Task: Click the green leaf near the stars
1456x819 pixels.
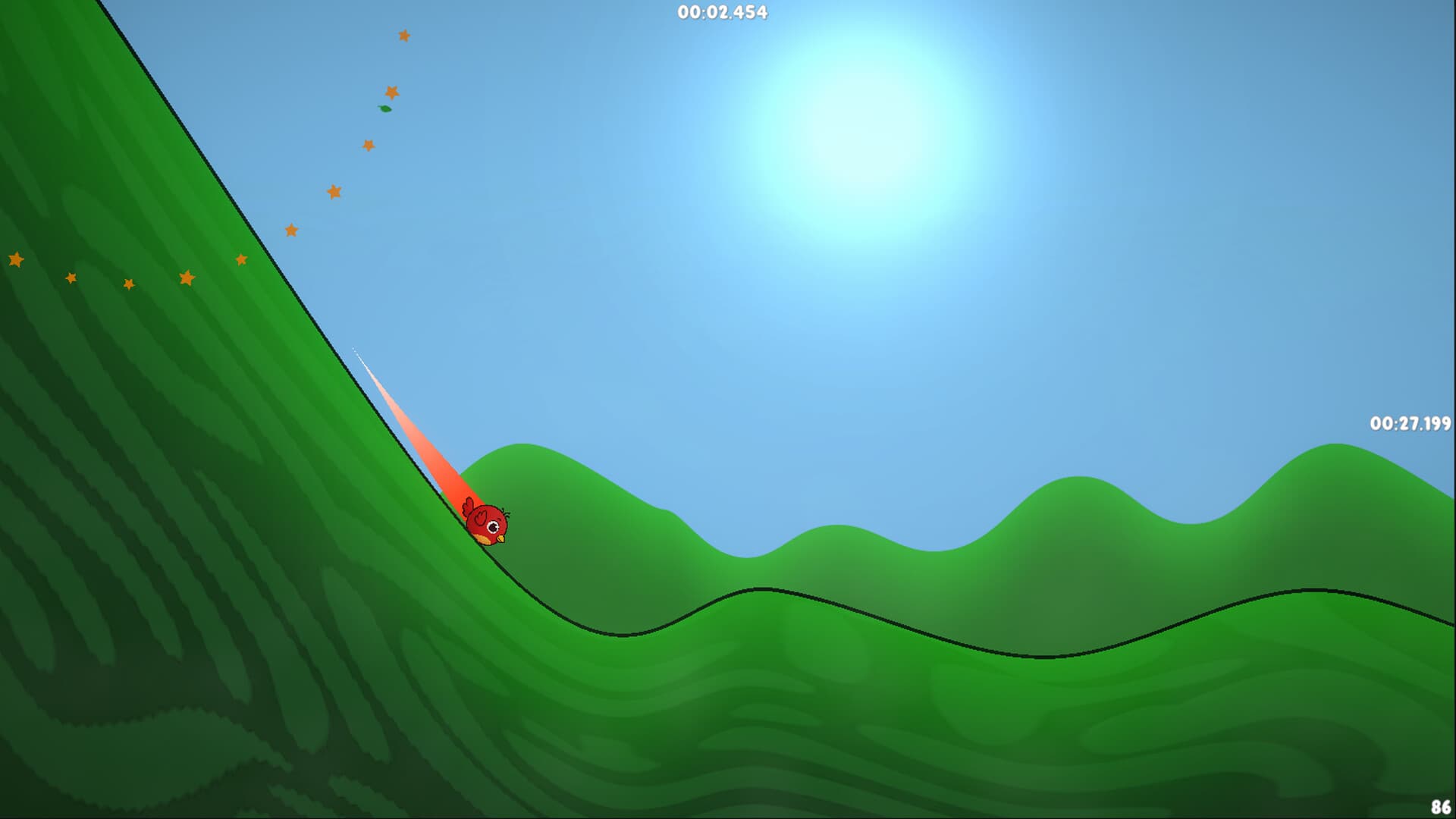Action: coord(383,110)
